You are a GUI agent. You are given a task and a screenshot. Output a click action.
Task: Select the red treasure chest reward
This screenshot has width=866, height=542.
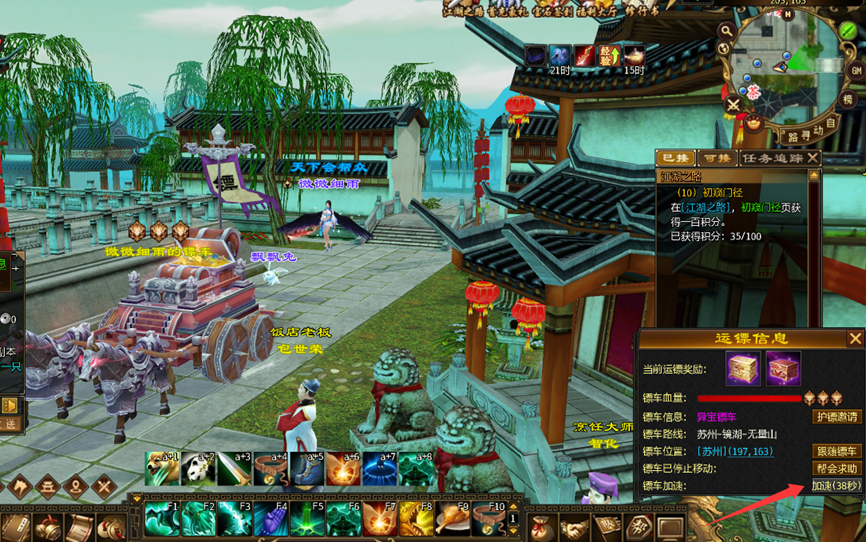(783, 369)
